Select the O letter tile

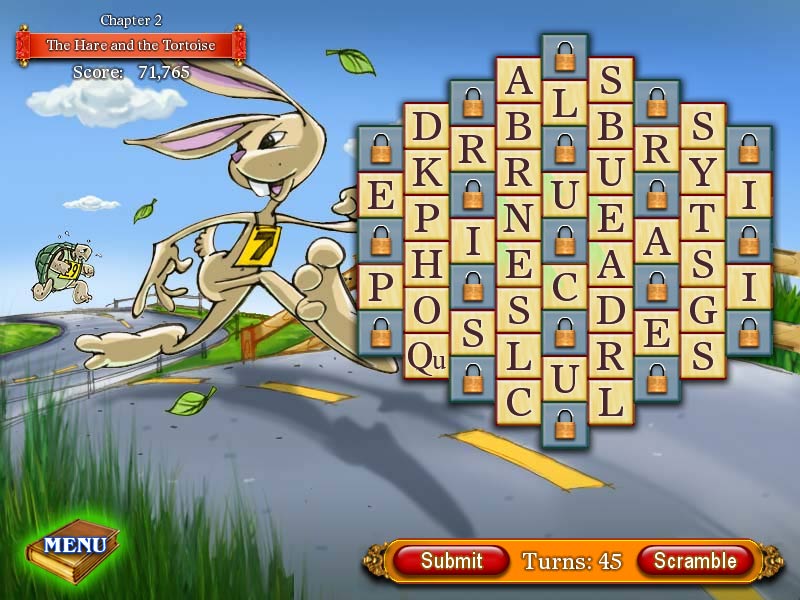[x=427, y=310]
